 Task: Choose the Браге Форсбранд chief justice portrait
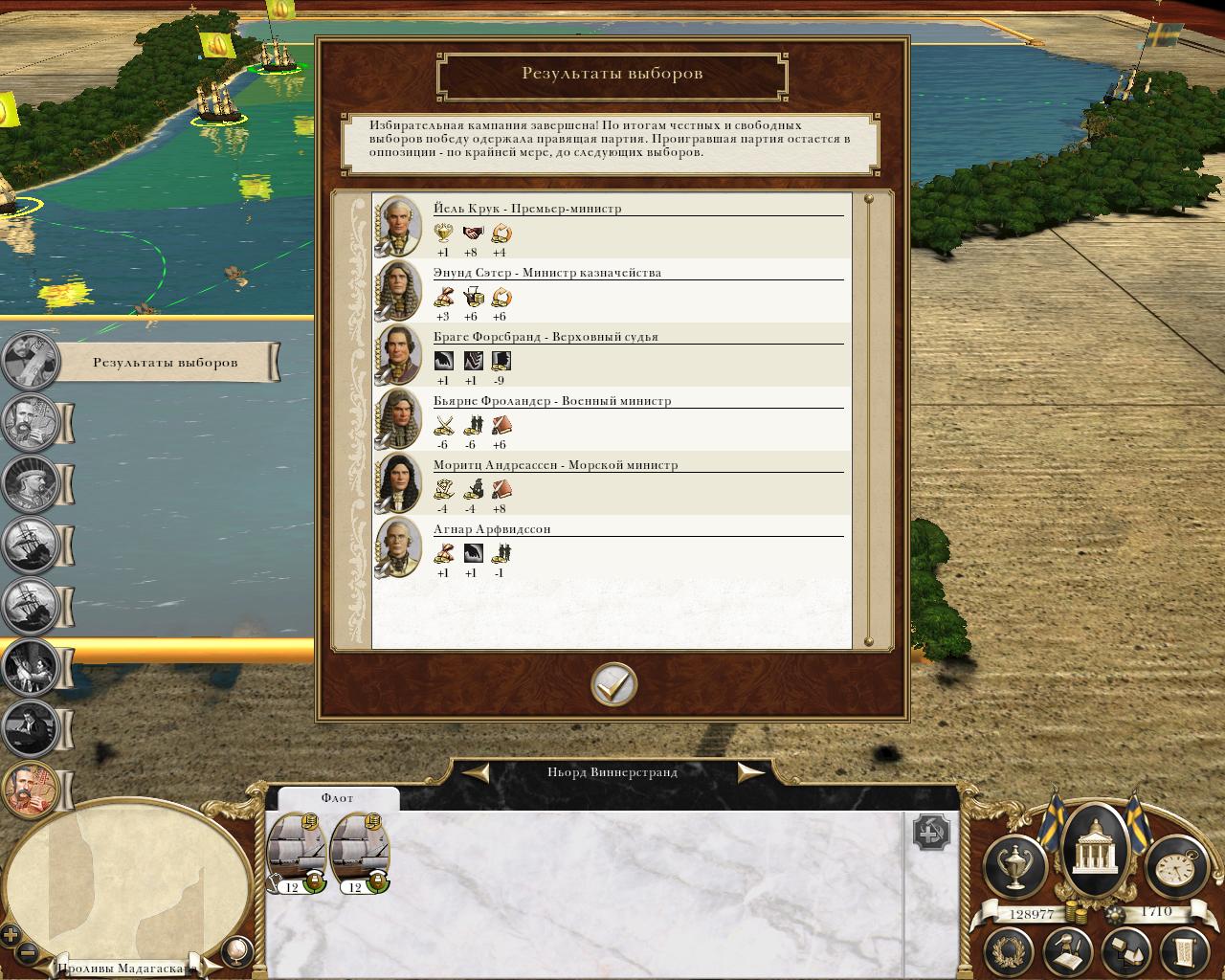tap(398, 355)
